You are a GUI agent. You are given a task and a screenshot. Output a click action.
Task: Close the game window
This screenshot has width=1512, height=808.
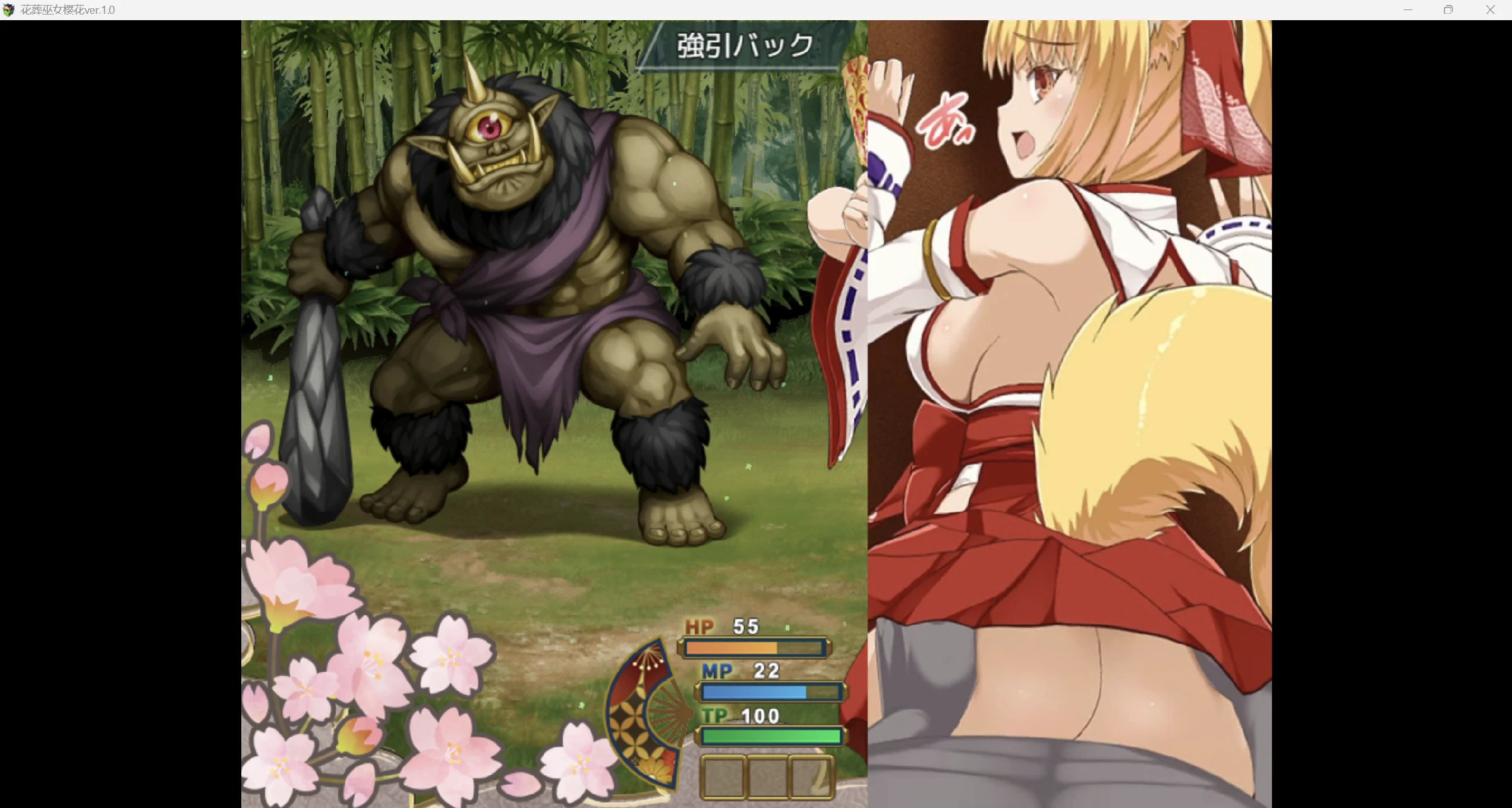click(1490, 10)
